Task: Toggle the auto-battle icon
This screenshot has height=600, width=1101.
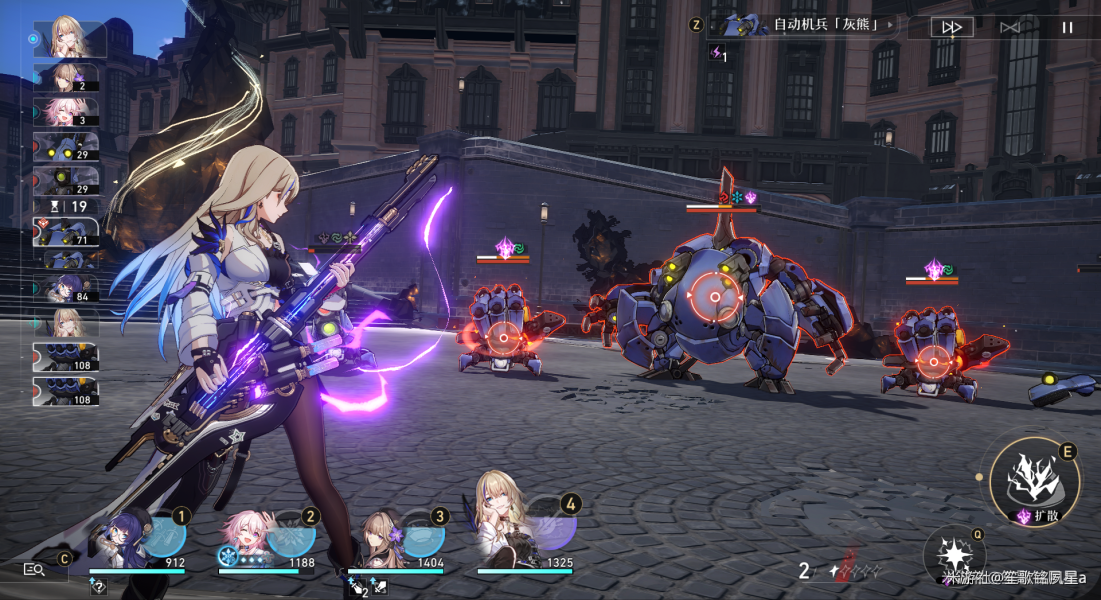Action: click(1010, 27)
